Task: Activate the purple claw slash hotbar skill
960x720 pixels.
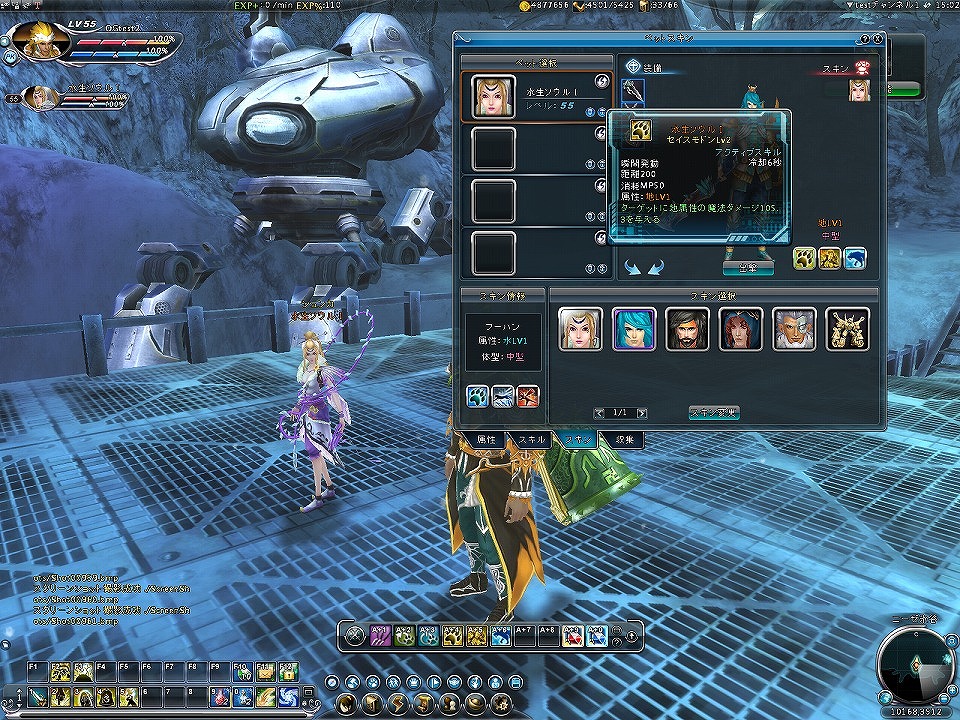Action: 380,634
